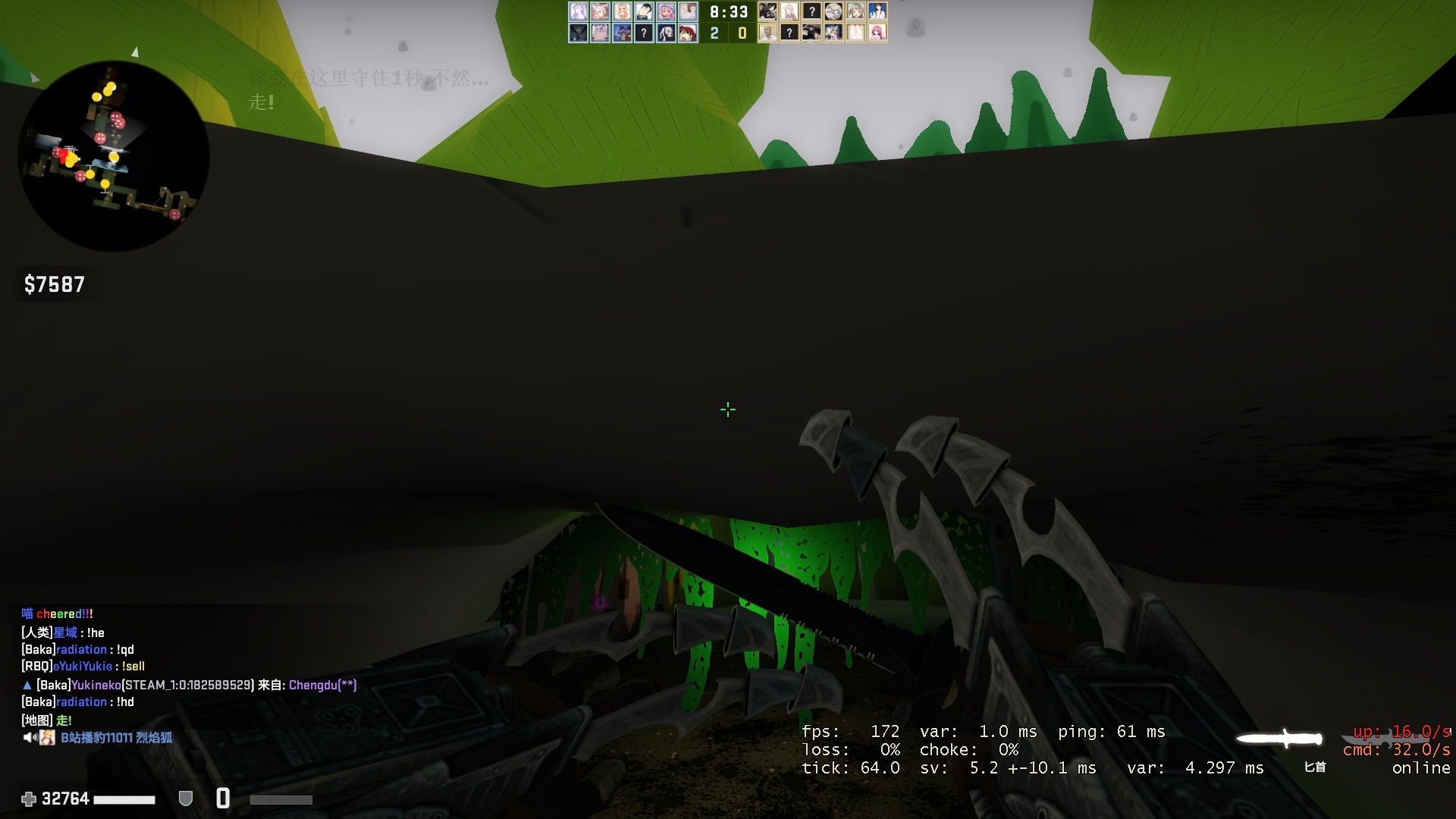Select the Yukineko join message from Chengdu
The width and height of the screenshot is (1456, 819).
tap(196, 685)
